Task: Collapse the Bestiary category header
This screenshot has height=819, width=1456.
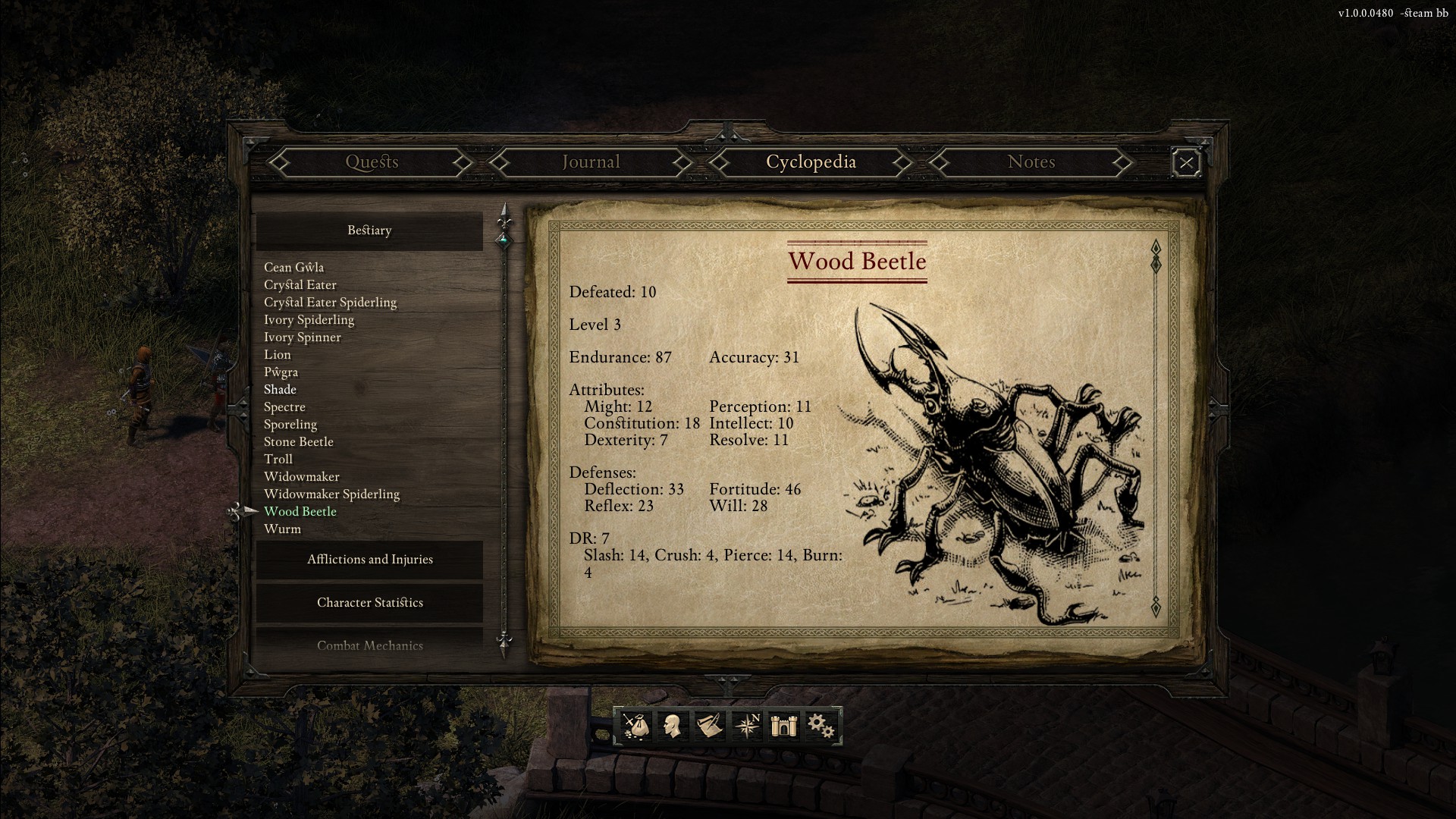Action: (x=369, y=231)
